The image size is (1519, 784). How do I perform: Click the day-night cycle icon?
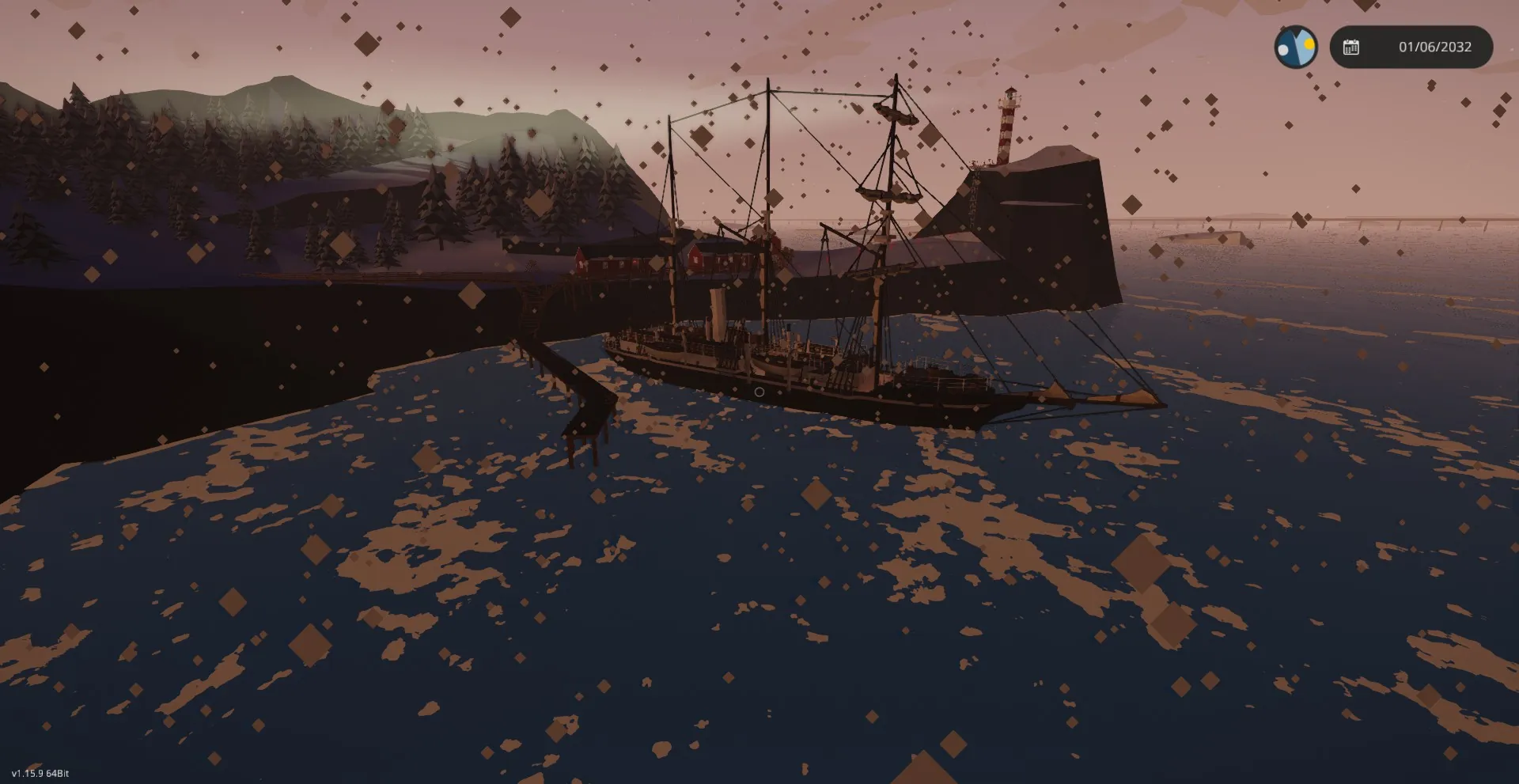click(x=1295, y=47)
